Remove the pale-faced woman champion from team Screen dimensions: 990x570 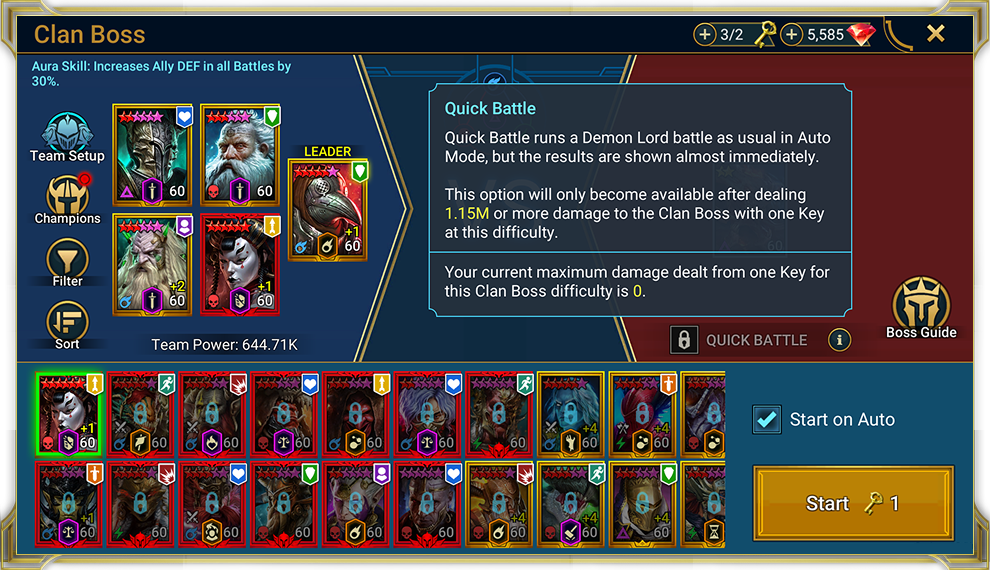pos(241,262)
